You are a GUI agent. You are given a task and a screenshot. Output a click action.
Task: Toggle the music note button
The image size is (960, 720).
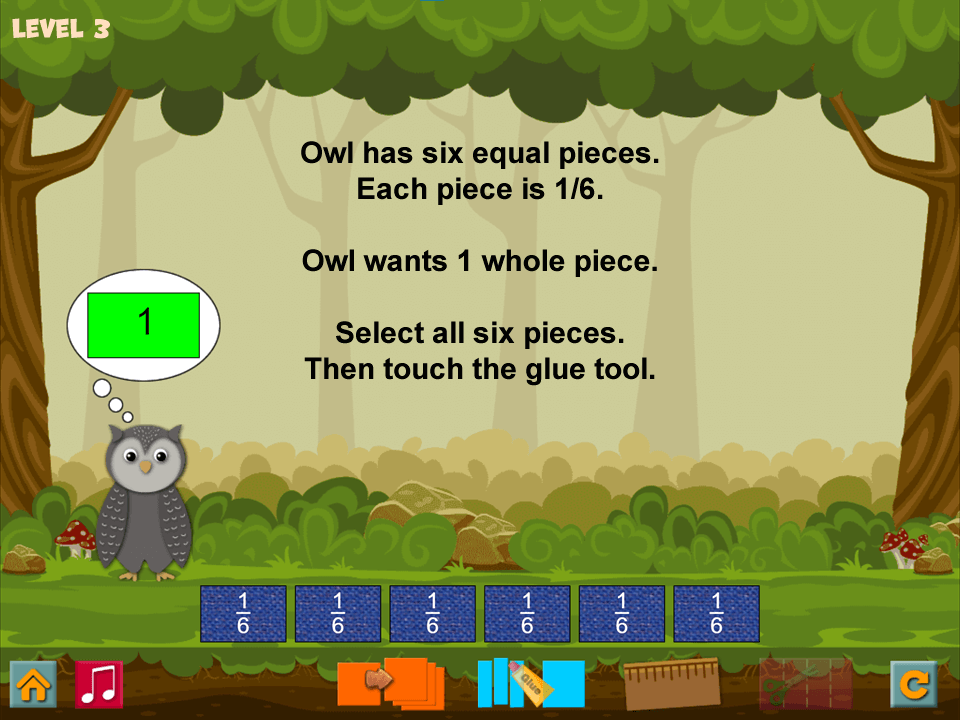click(x=99, y=684)
